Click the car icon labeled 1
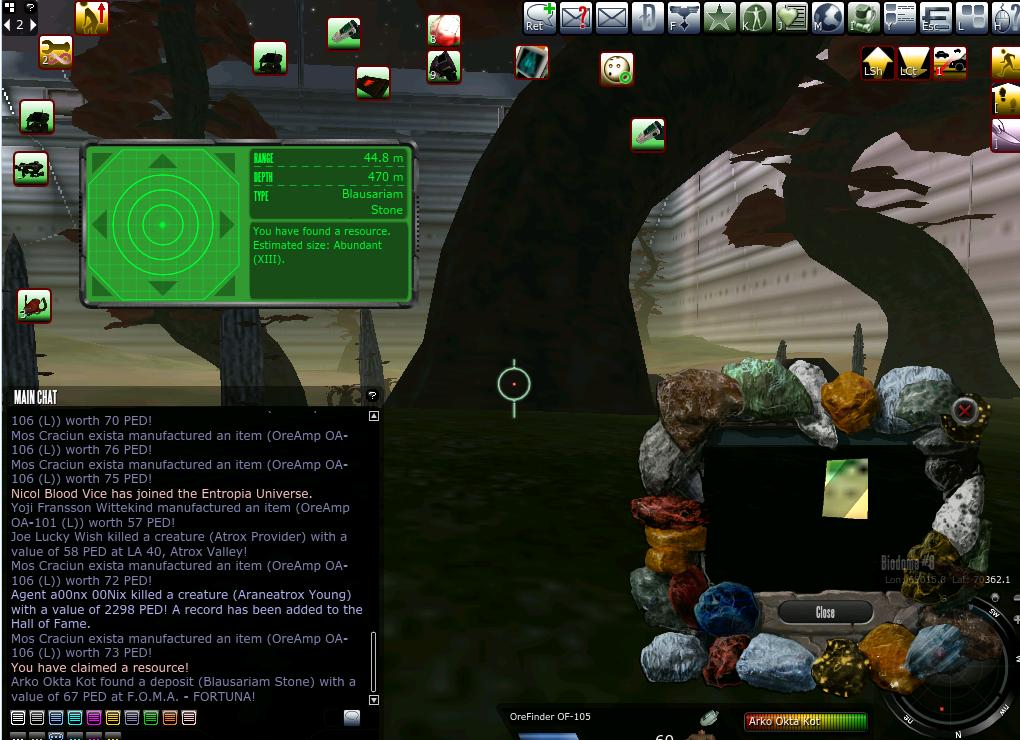The height and width of the screenshot is (740, 1020). pyautogui.click(x=950, y=62)
